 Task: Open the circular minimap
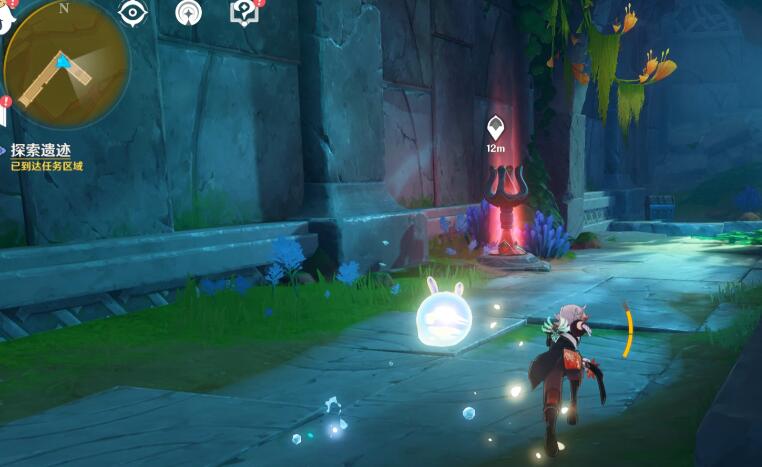[66, 65]
